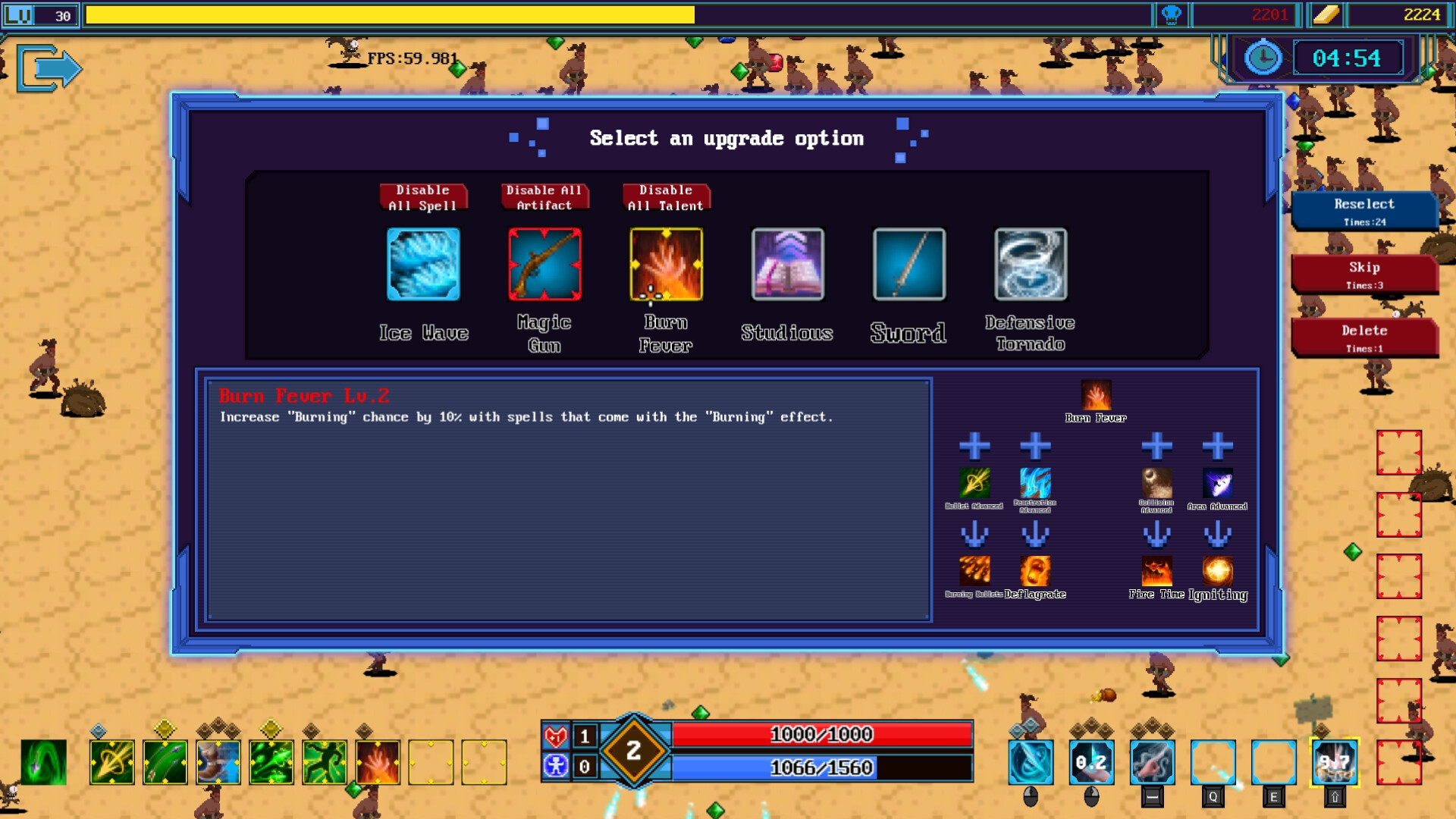
Task: Click the red health bar showing 1000/1000
Action: pyautogui.click(x=823, y=734)
